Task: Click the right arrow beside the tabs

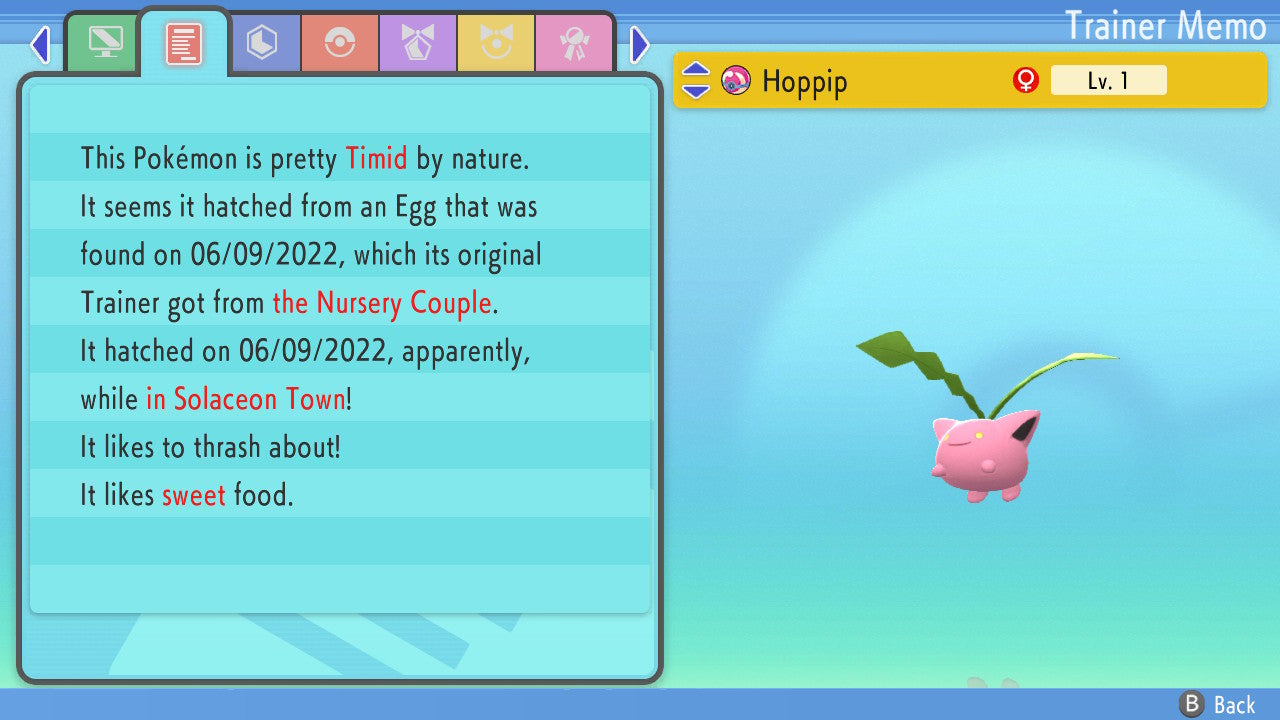Action: (640, 44)
